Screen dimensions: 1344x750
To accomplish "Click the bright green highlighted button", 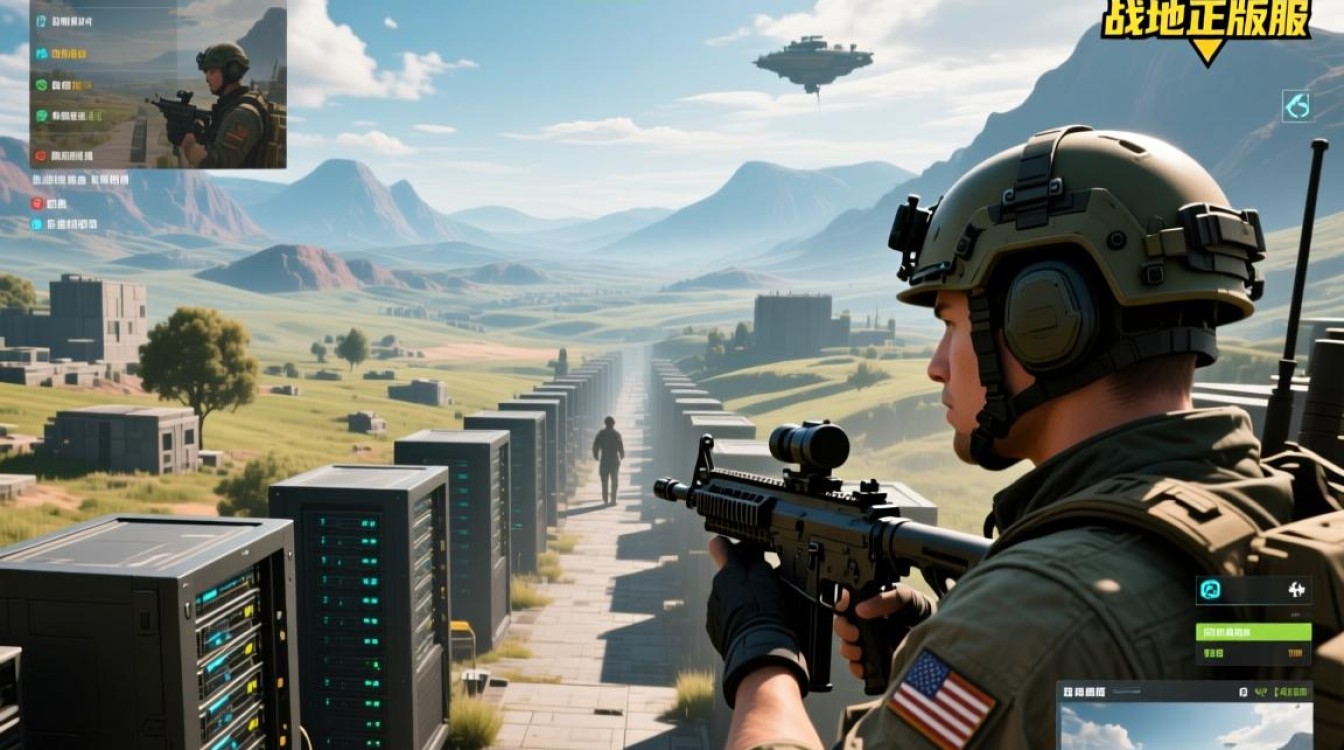I will pos(1253,632).
